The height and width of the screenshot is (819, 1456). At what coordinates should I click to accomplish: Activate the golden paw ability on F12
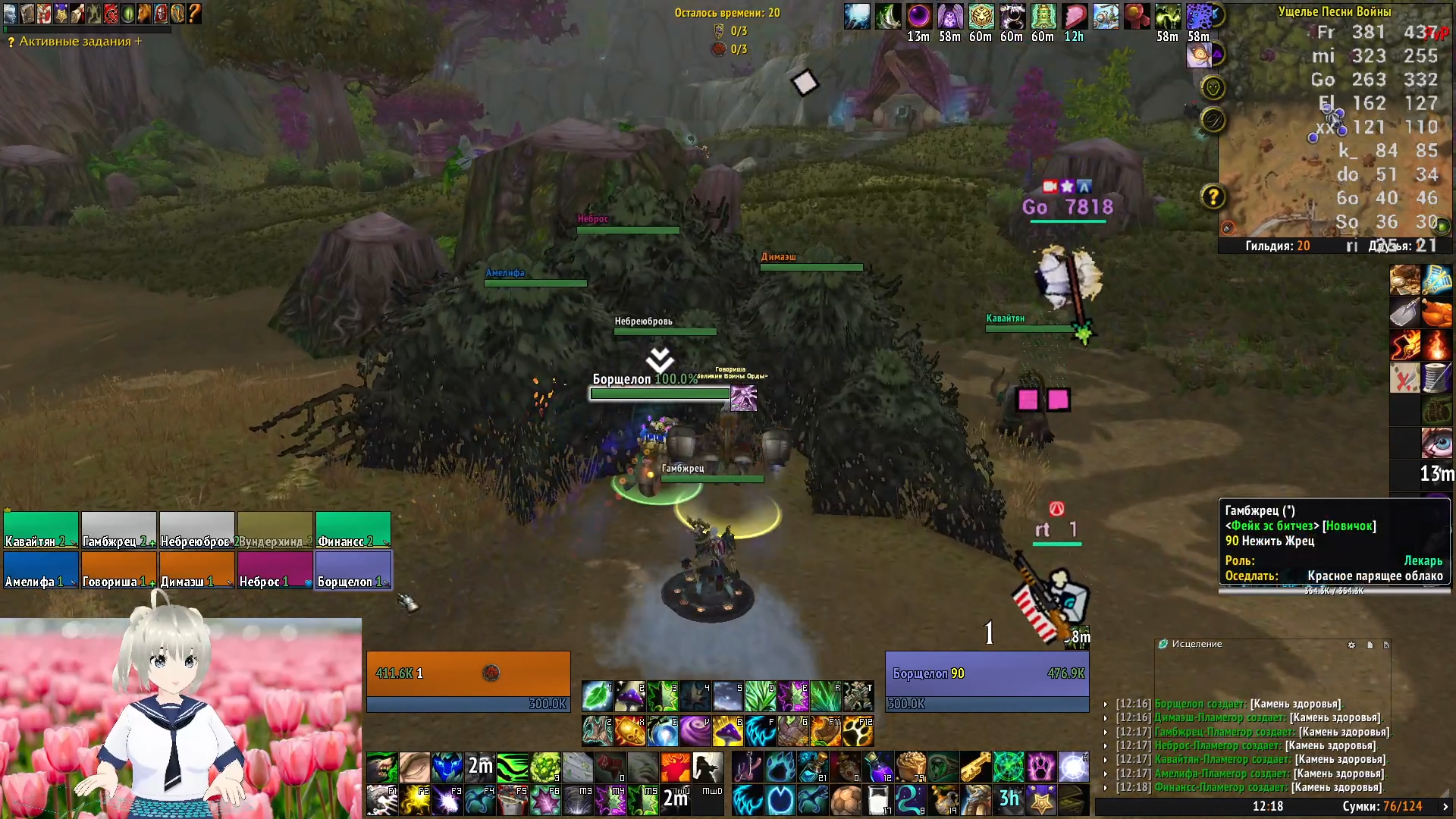858,731
